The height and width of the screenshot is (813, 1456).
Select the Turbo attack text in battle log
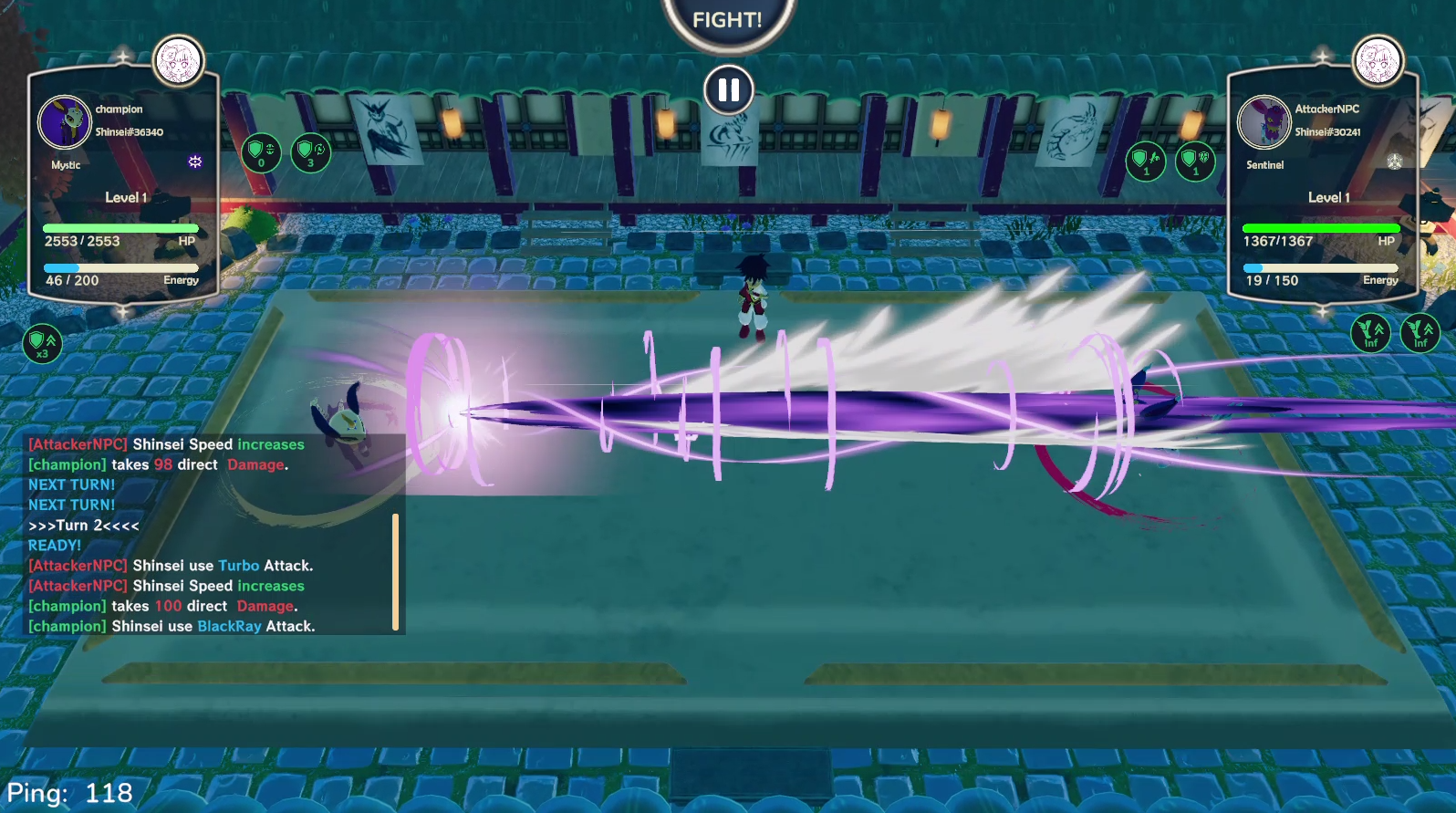[x=238, y=566]
